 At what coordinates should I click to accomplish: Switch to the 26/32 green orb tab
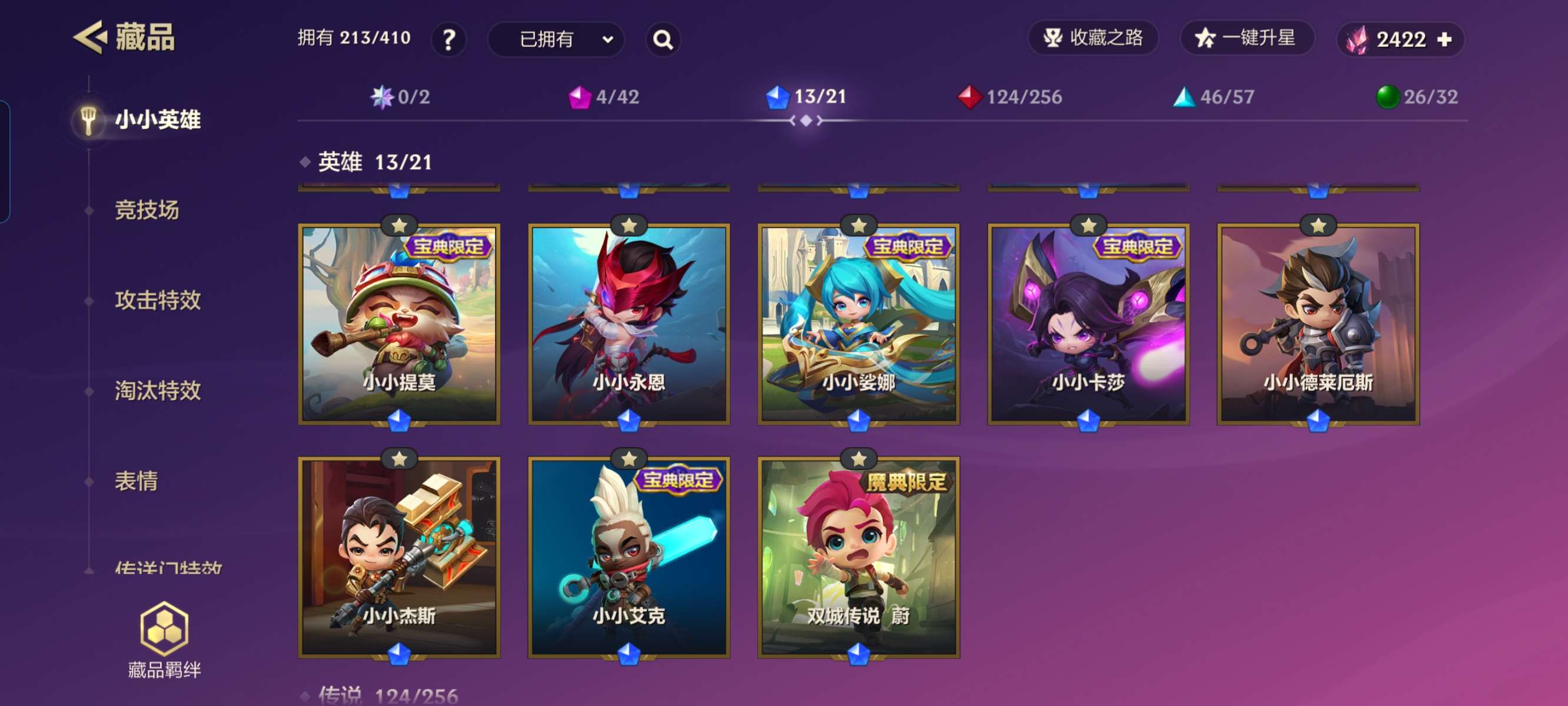click(1416, 96)
